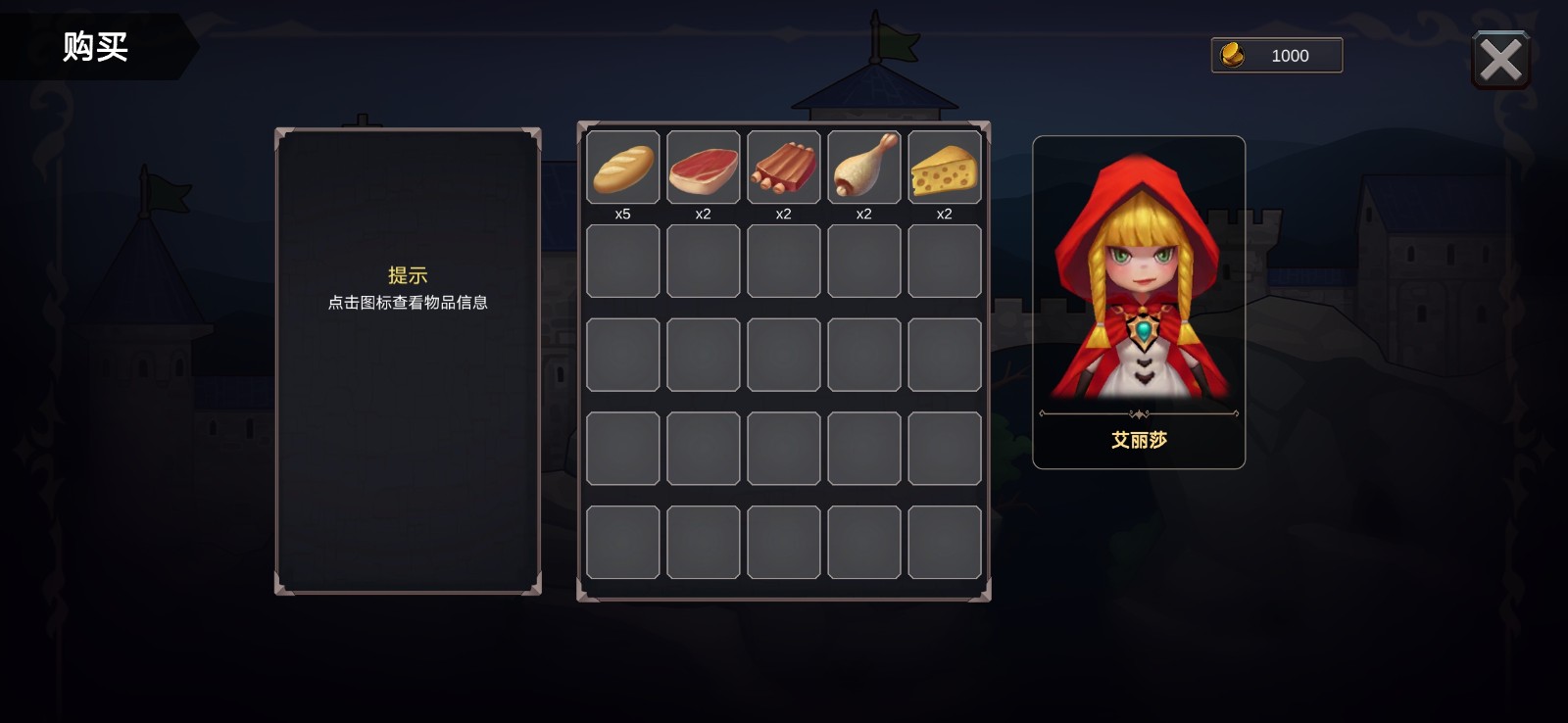Viewport: 1568px width, 723px height.
Task: Click the gold coin icon
Action: [x=1235, y=55]
